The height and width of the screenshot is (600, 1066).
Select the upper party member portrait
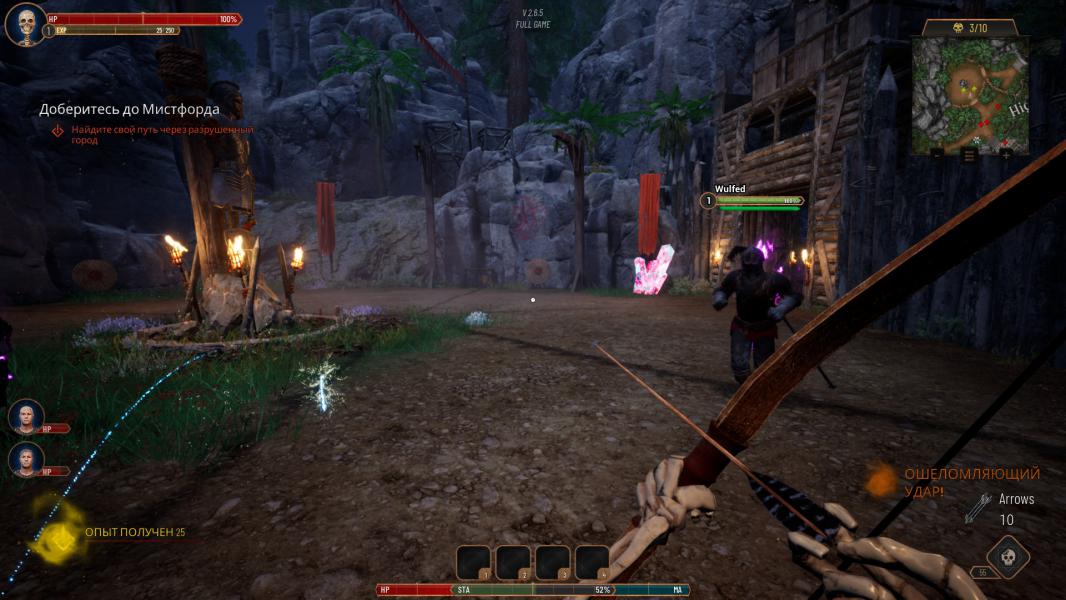click(x=26, y=416)
